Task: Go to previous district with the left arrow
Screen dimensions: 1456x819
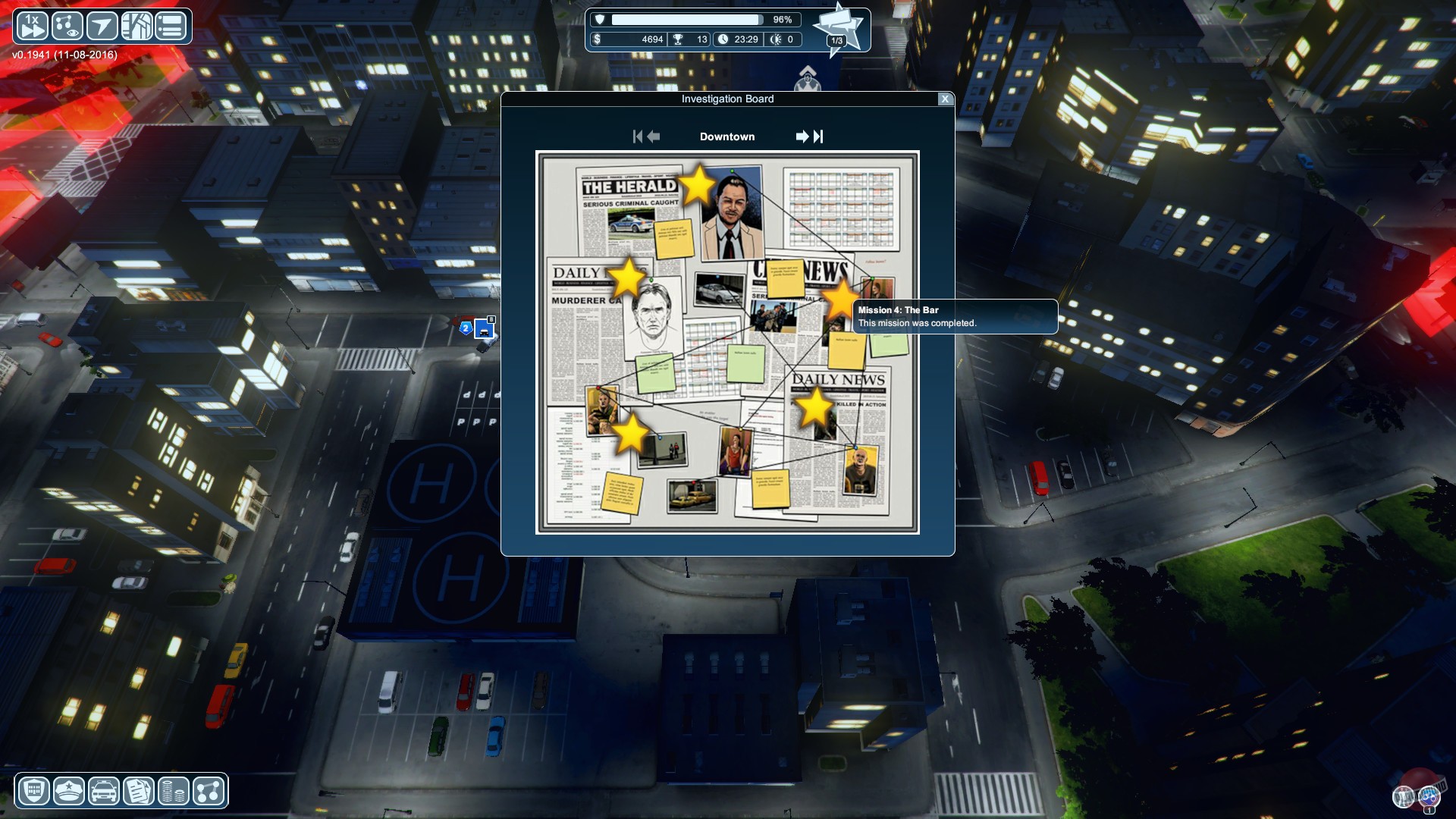Action: (x=654, y=136)
